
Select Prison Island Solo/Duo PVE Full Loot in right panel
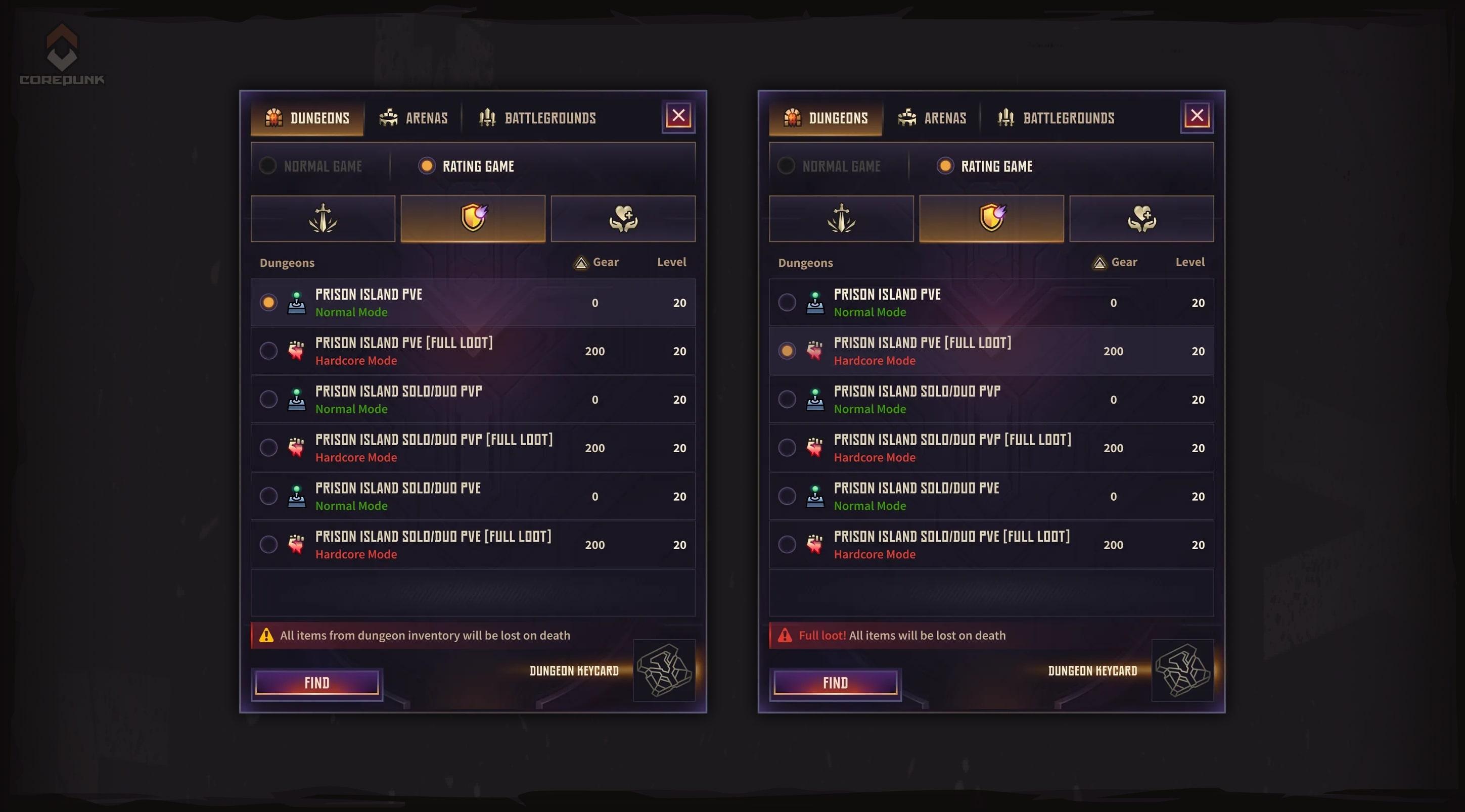(x=787, y=544)
